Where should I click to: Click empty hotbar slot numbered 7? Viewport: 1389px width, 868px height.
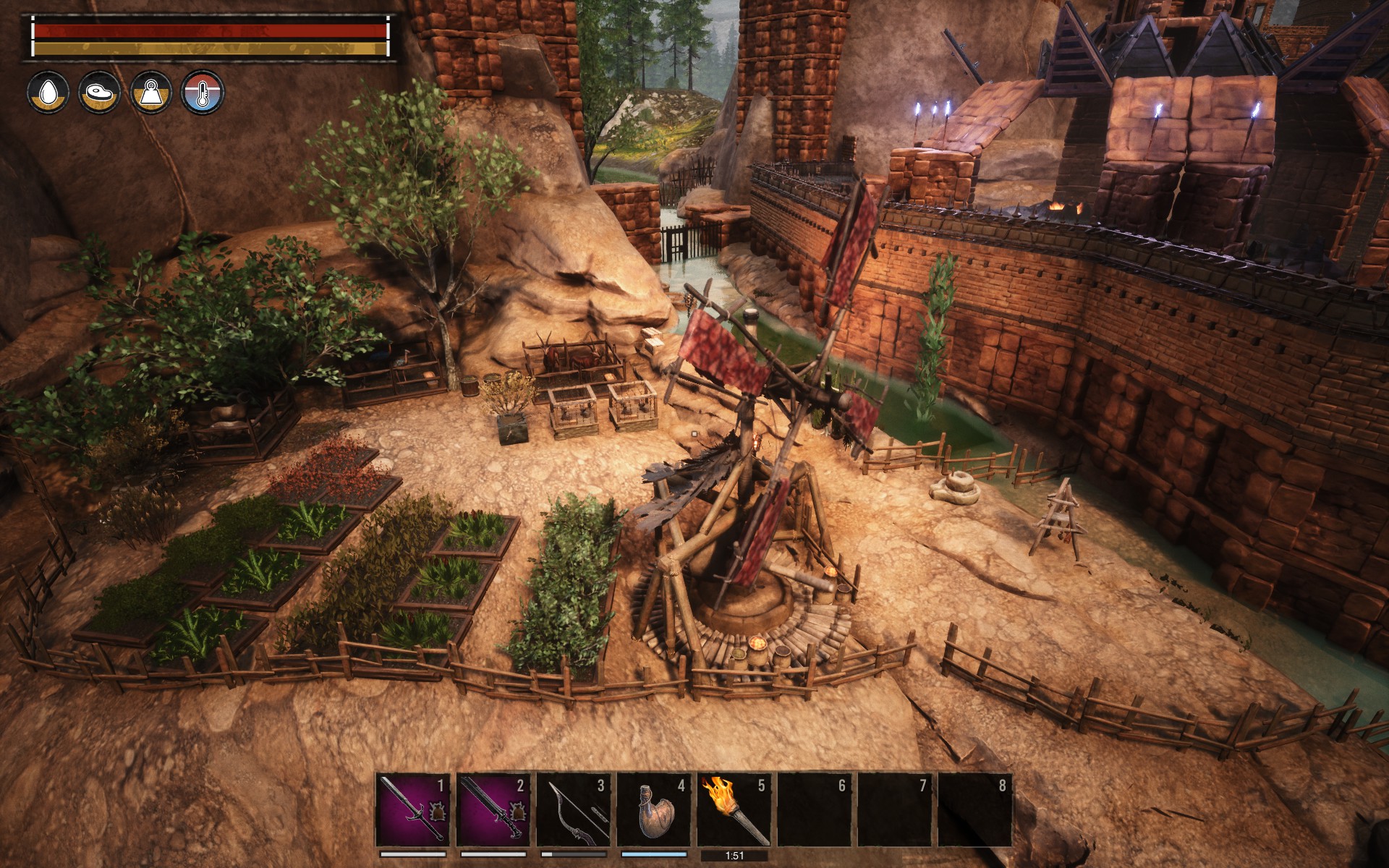coord(895,809)
